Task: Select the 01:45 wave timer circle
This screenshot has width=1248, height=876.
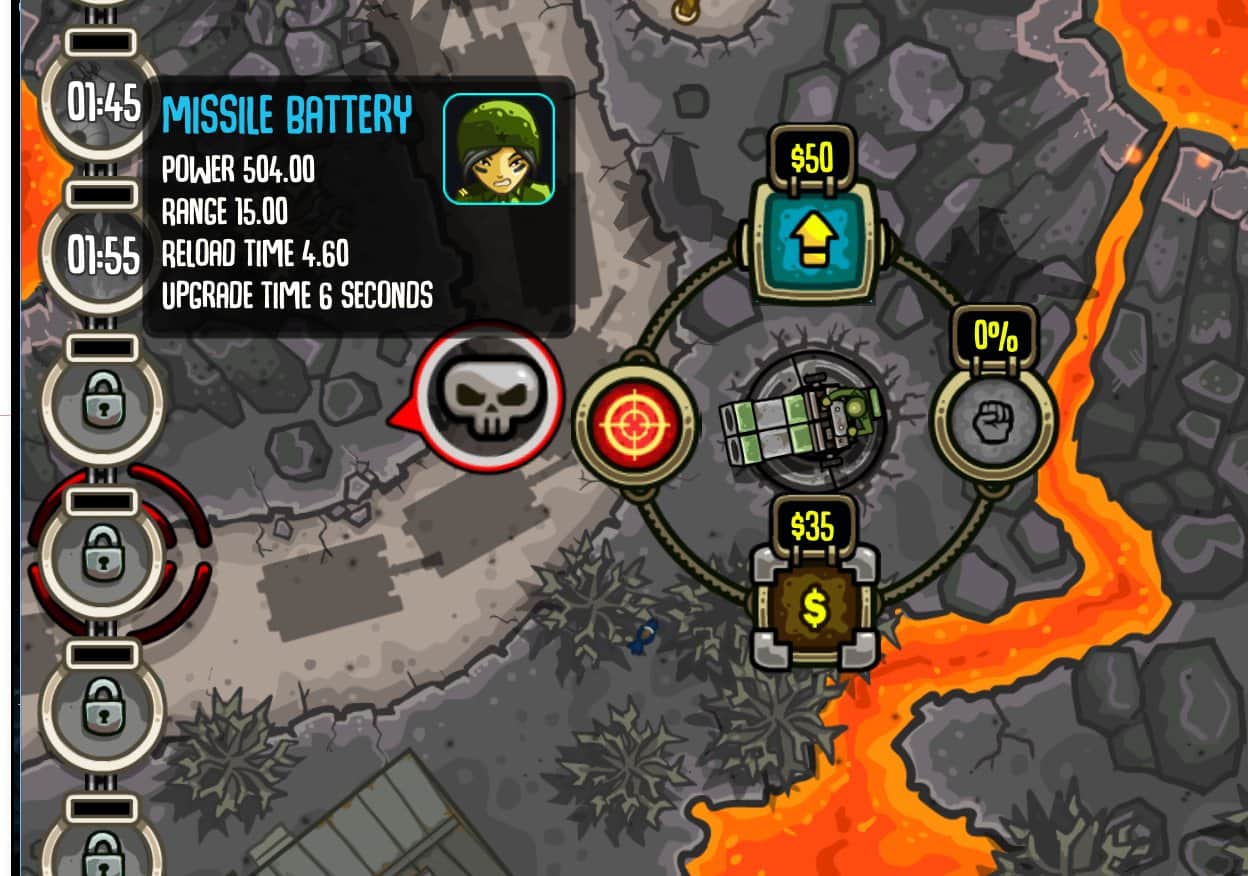Action: (x=102, y=102)
